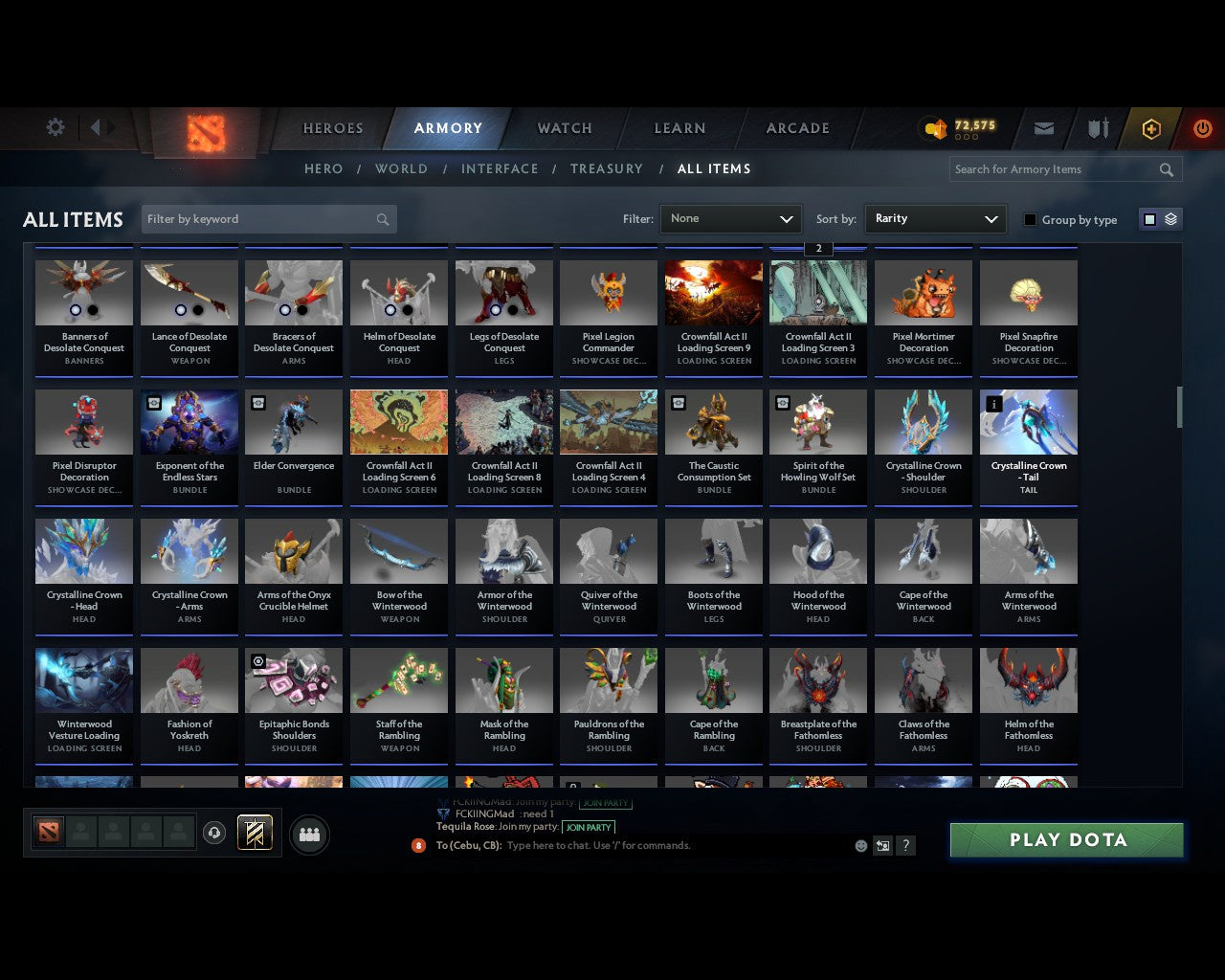Click the emoticon icon in the chat bar
The height and width of the screenshot is (980, 1225).
click(x=859, y=845)
